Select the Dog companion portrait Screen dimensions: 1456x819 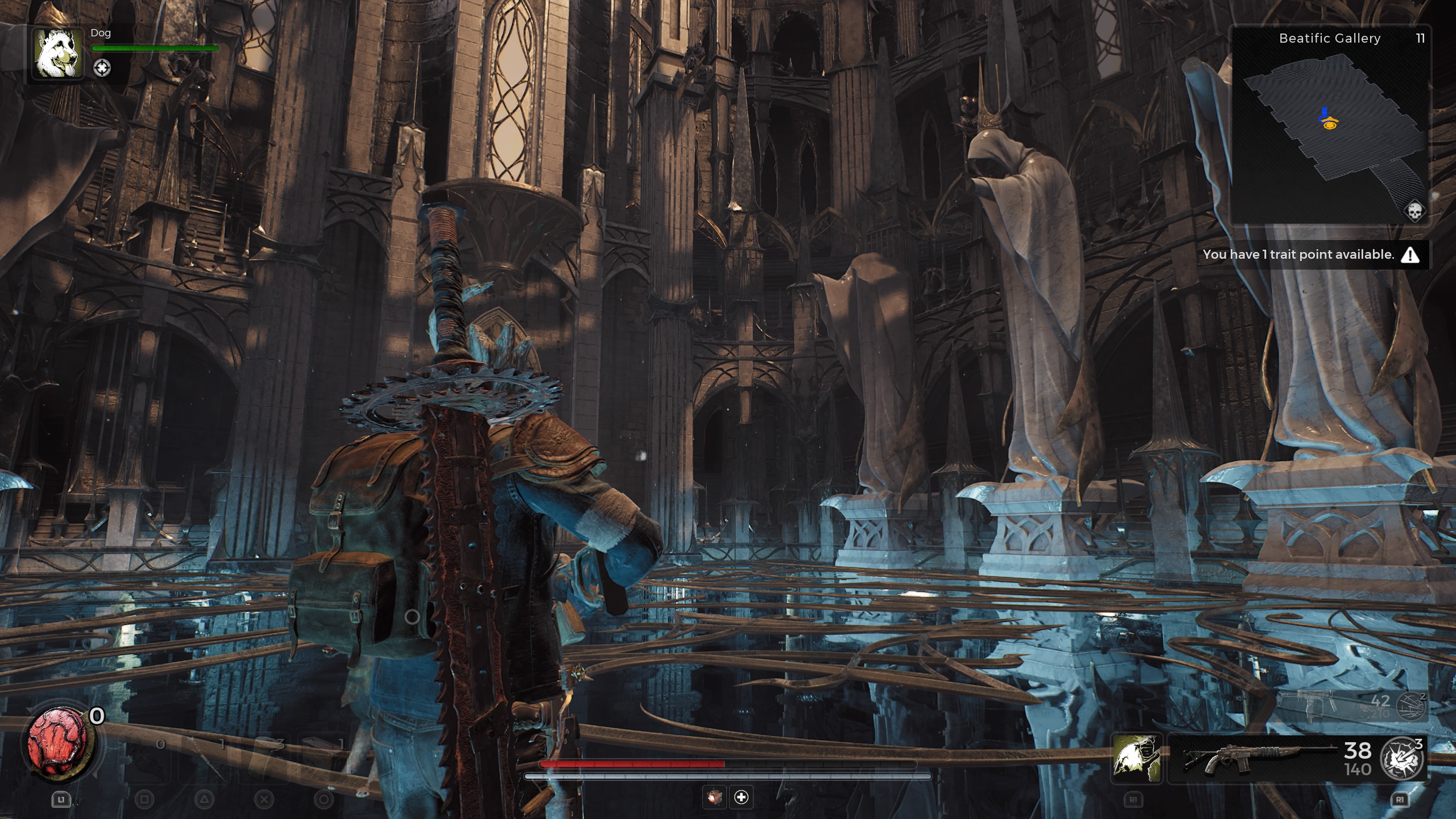pyautogui.click(x=57, y=53)
